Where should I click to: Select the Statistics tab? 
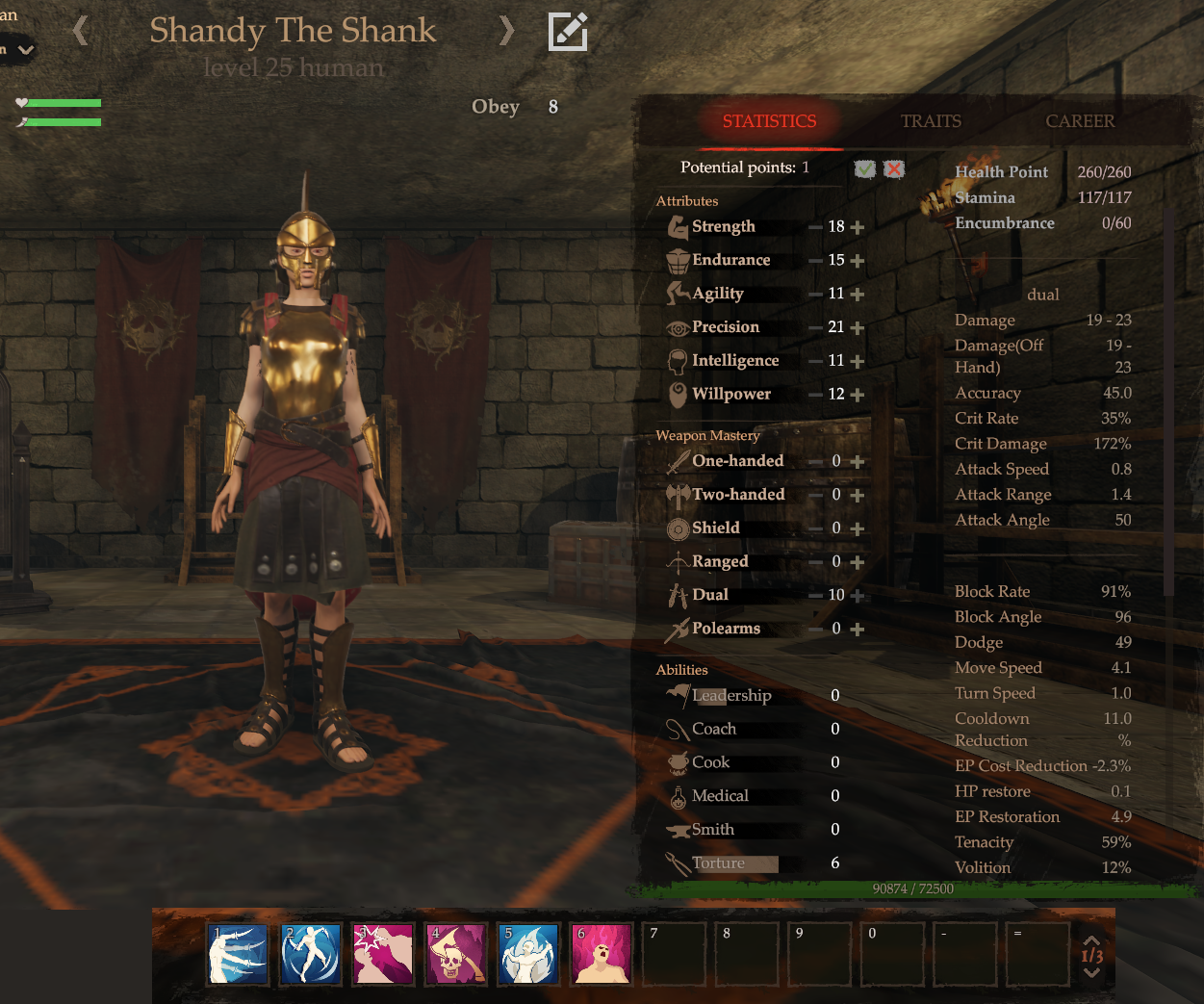769,121
